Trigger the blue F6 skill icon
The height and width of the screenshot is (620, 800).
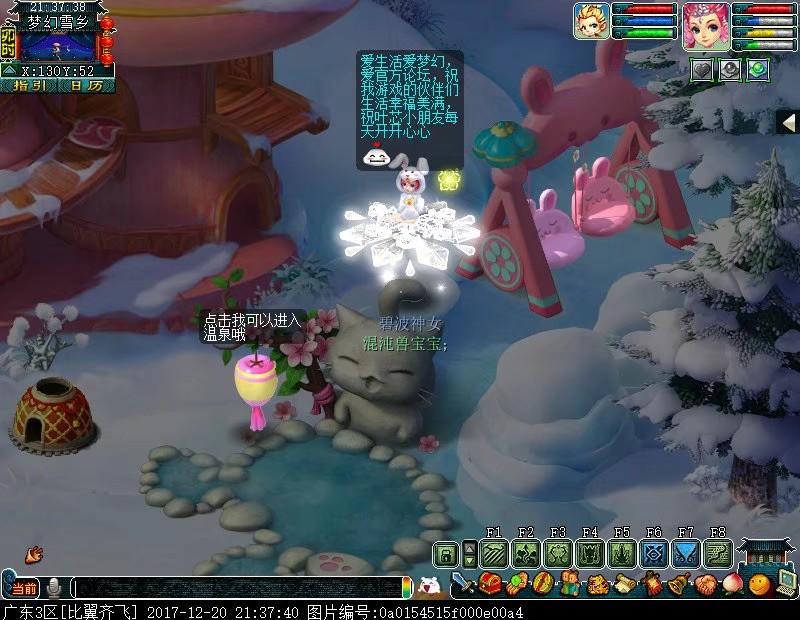[654, 553]
